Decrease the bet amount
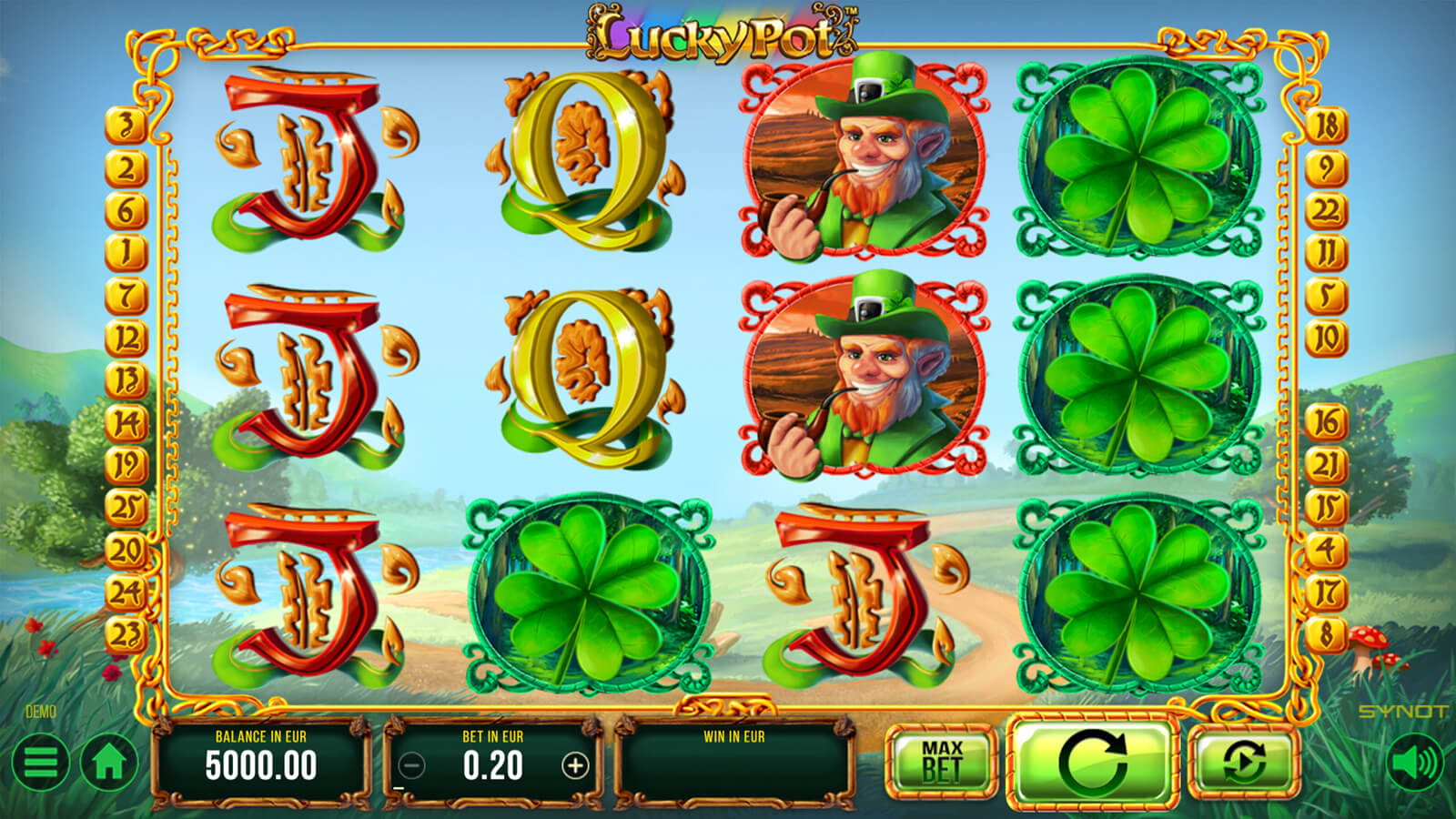Viewport: 1456px width, 819px height. pyautogui.click(x=411, y=766)
